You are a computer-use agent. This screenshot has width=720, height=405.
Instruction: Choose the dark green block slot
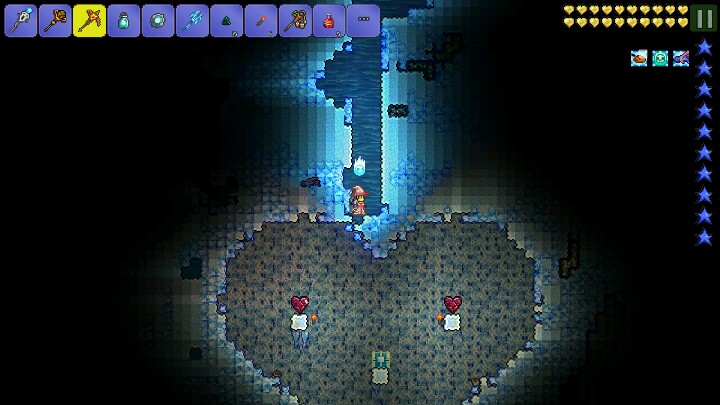[x=226, y=20]
